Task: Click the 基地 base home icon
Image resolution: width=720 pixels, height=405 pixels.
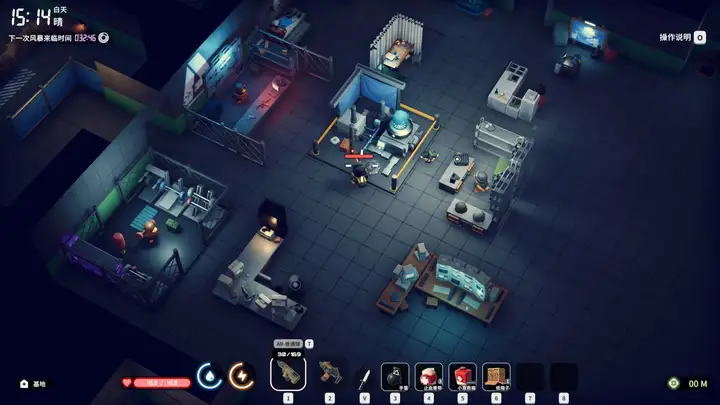Action: coord(24,383)
